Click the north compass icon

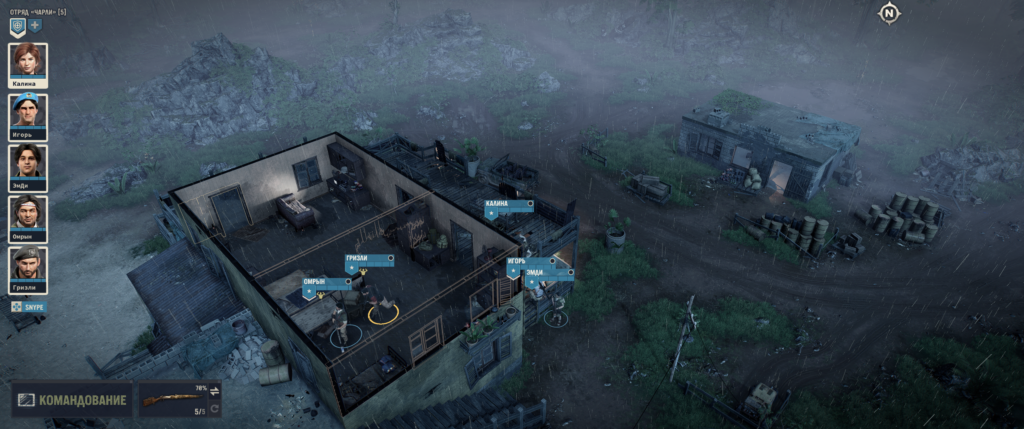888,13
